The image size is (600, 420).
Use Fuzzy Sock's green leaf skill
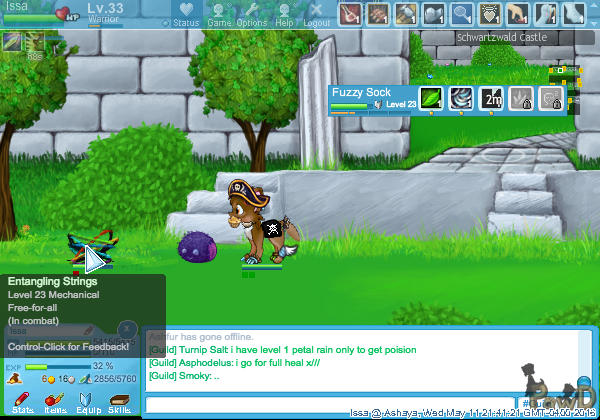click(x=431, y=98)
